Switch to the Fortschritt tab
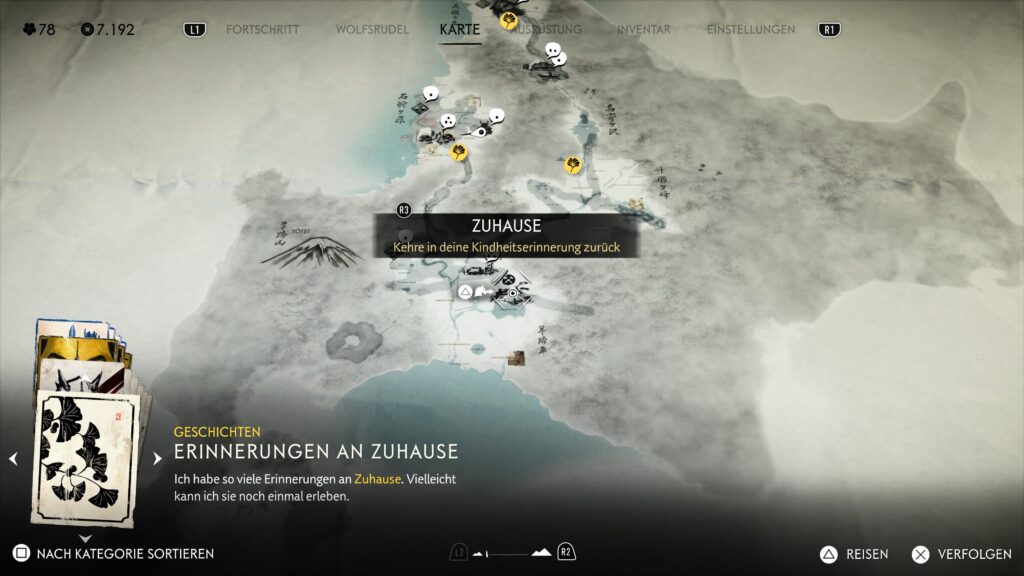1024x576 pixels. (262, 30)
